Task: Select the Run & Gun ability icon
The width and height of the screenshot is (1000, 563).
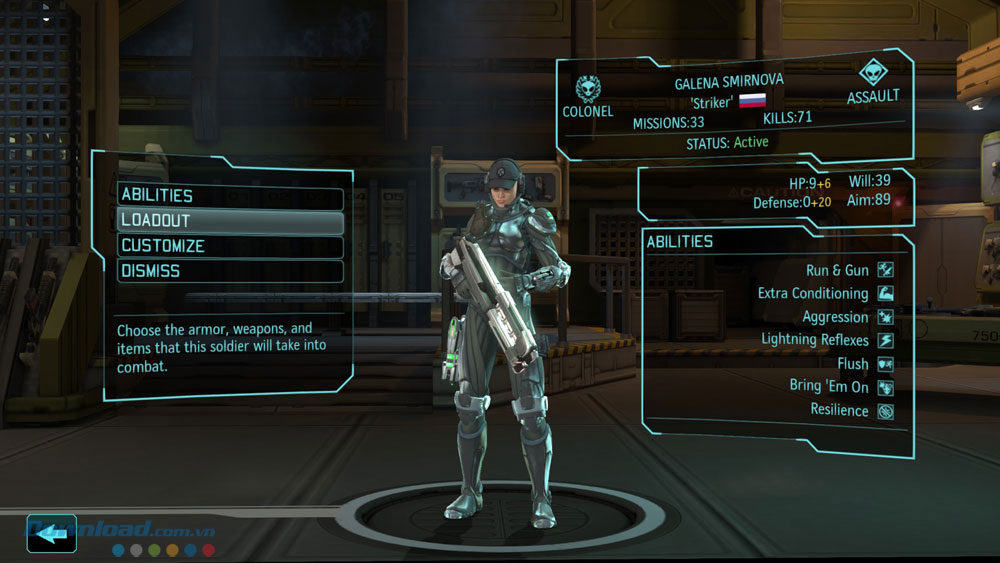Action: tap(885, 270)
